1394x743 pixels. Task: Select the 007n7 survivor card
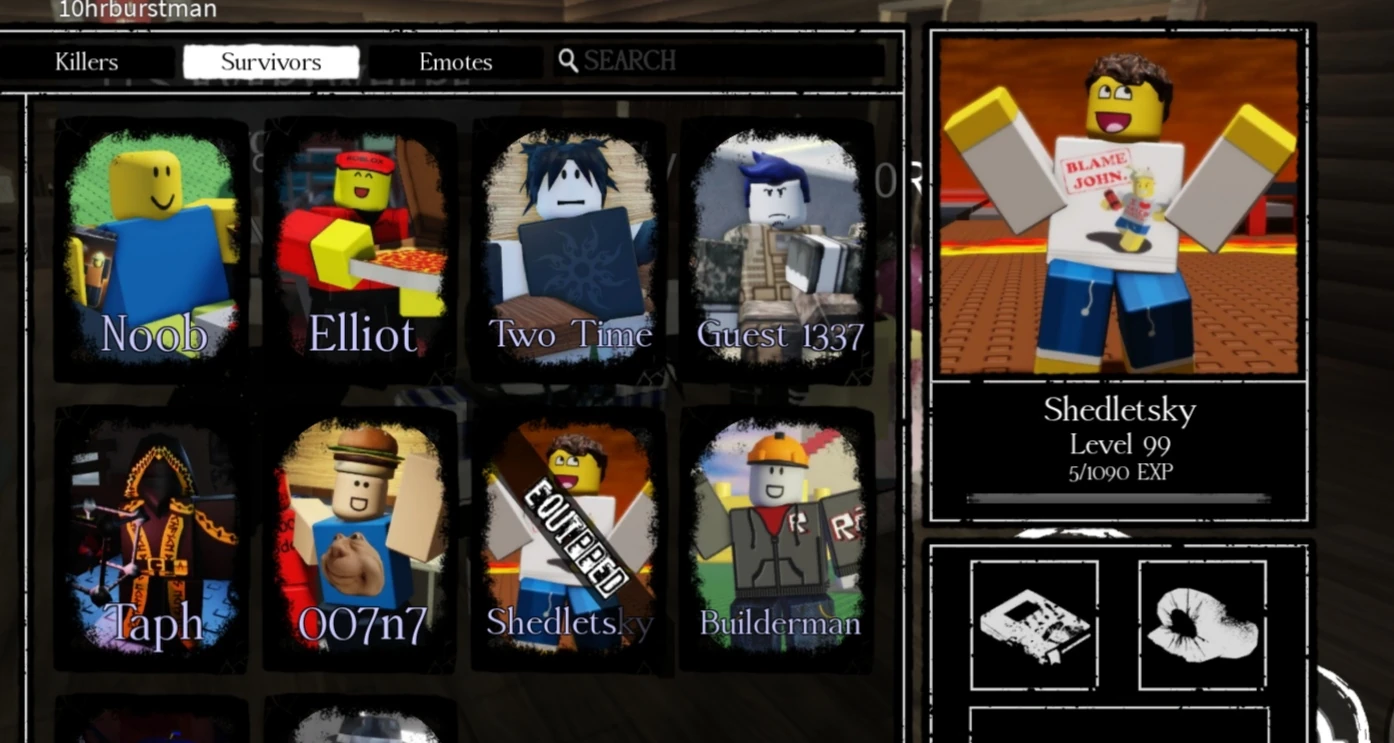[x=360, y=545]
